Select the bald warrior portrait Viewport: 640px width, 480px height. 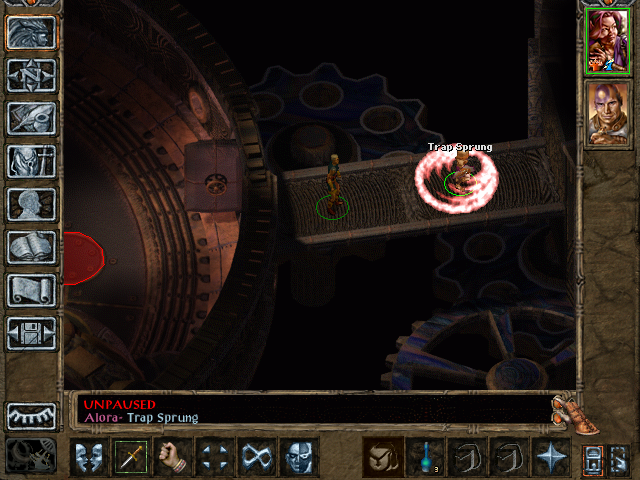pos(606,111)
